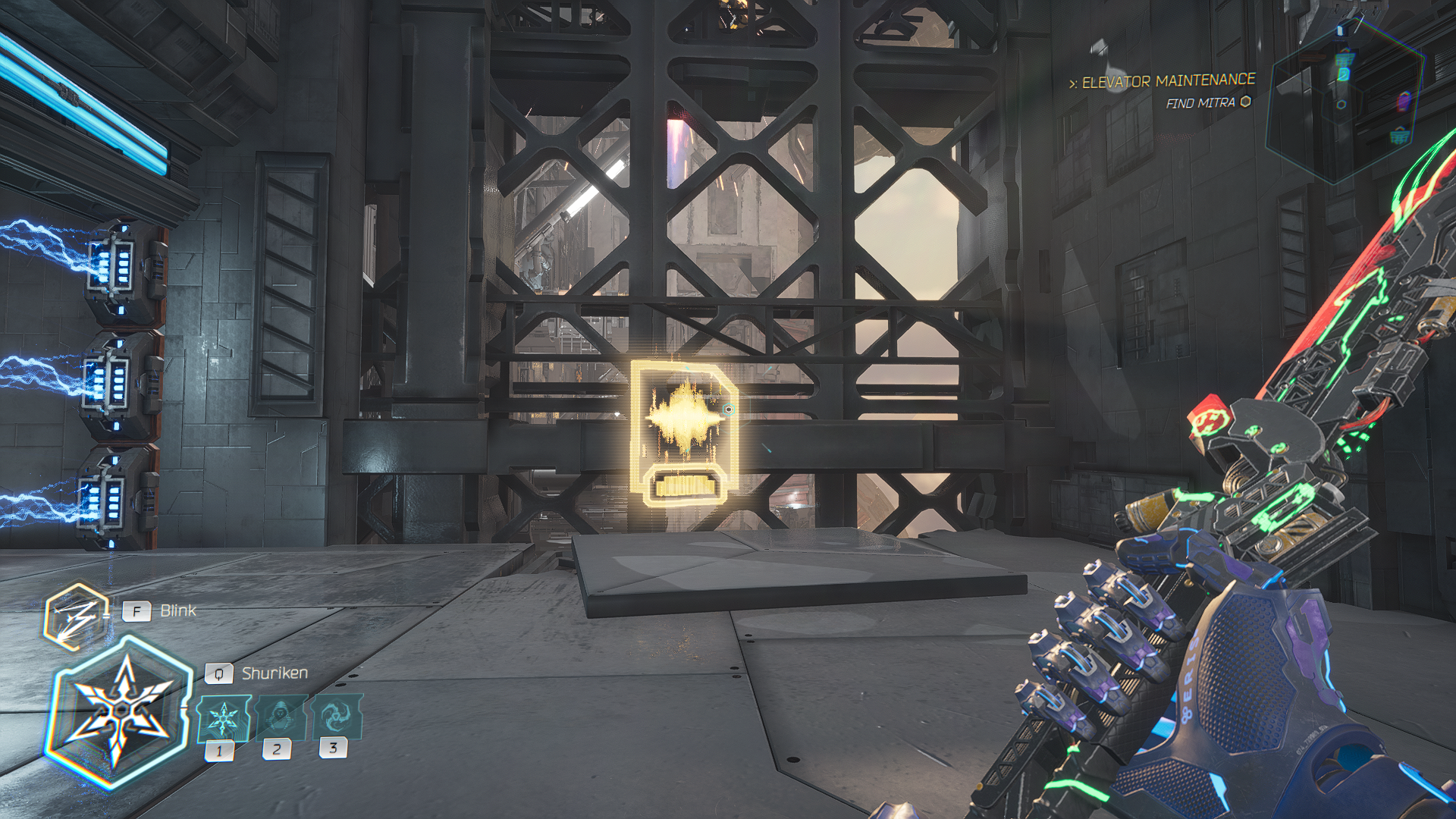Switch to the hooded figure ability slot
Image resolution: width=1456 pixels, height=819 pixels.
tap(281, 717)
